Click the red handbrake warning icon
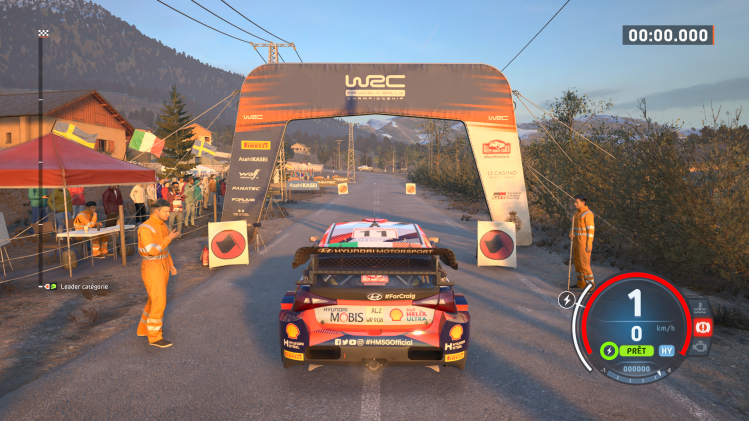749x421 pixels. click(702, 327)
